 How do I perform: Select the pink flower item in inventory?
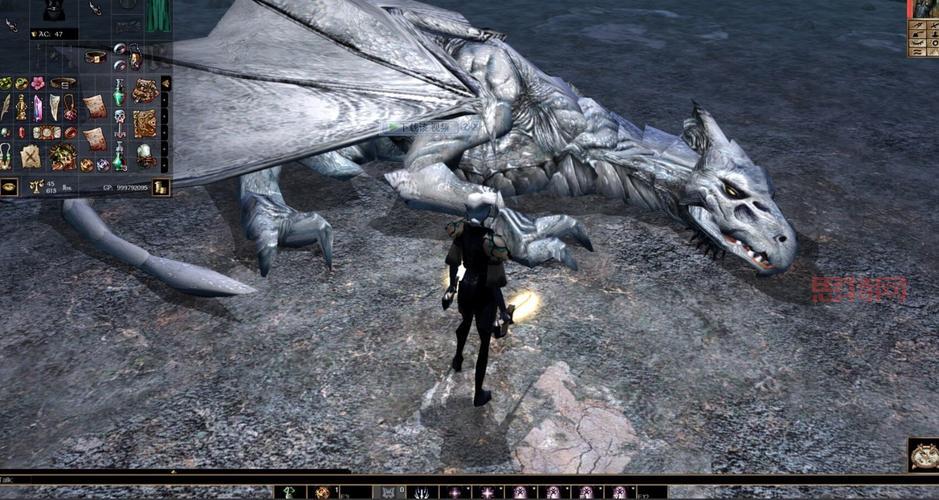click(x=38, y=83)
